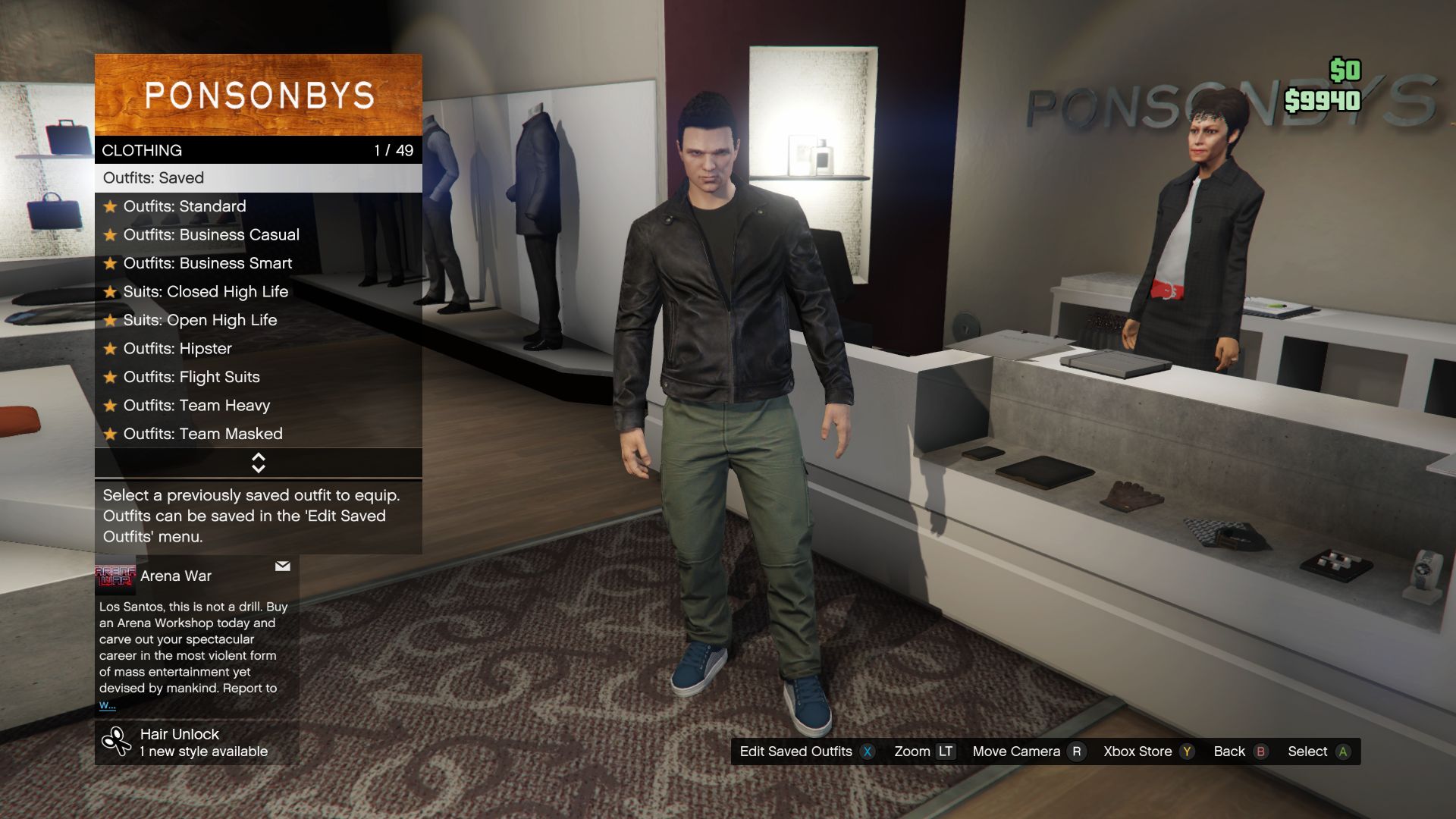The height and width of the screenshot is (819, 1456).
Task: Click the Y icon for Xbox Store
Action: (1186, 752)
